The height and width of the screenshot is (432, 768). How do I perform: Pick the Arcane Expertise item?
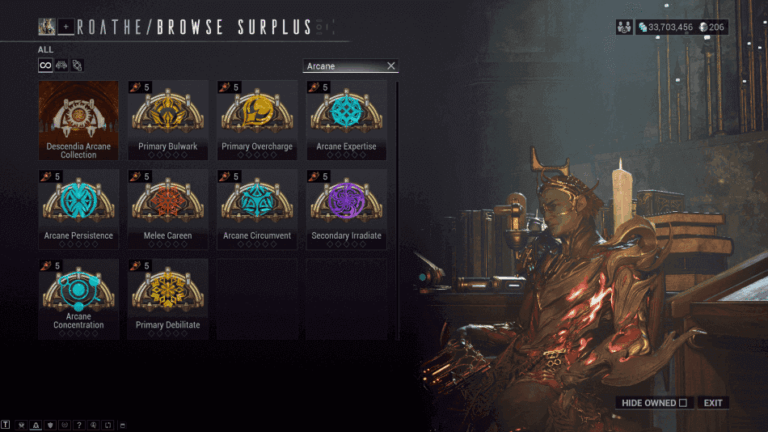346,120
